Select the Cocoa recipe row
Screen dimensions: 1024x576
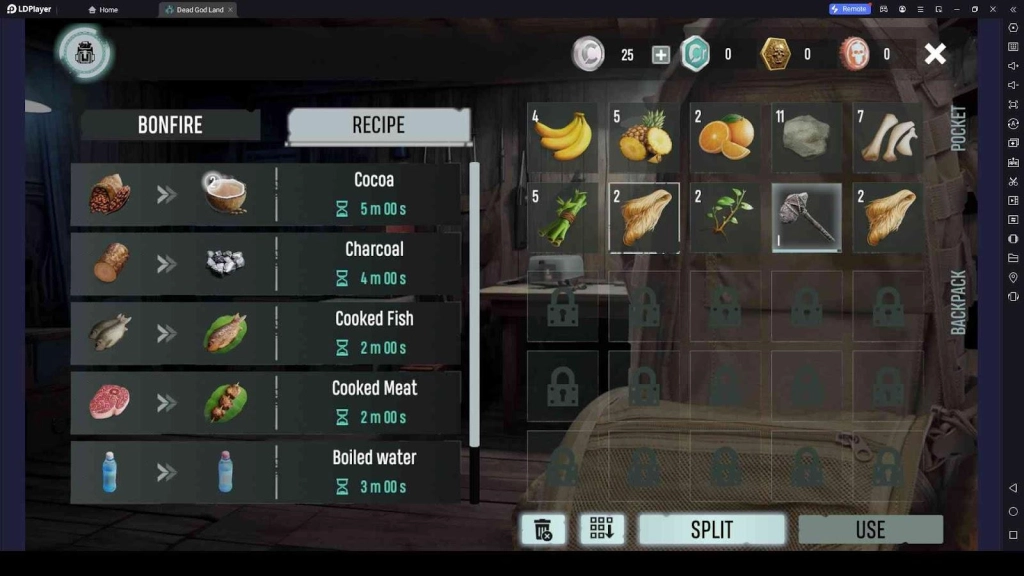point(266,194)
